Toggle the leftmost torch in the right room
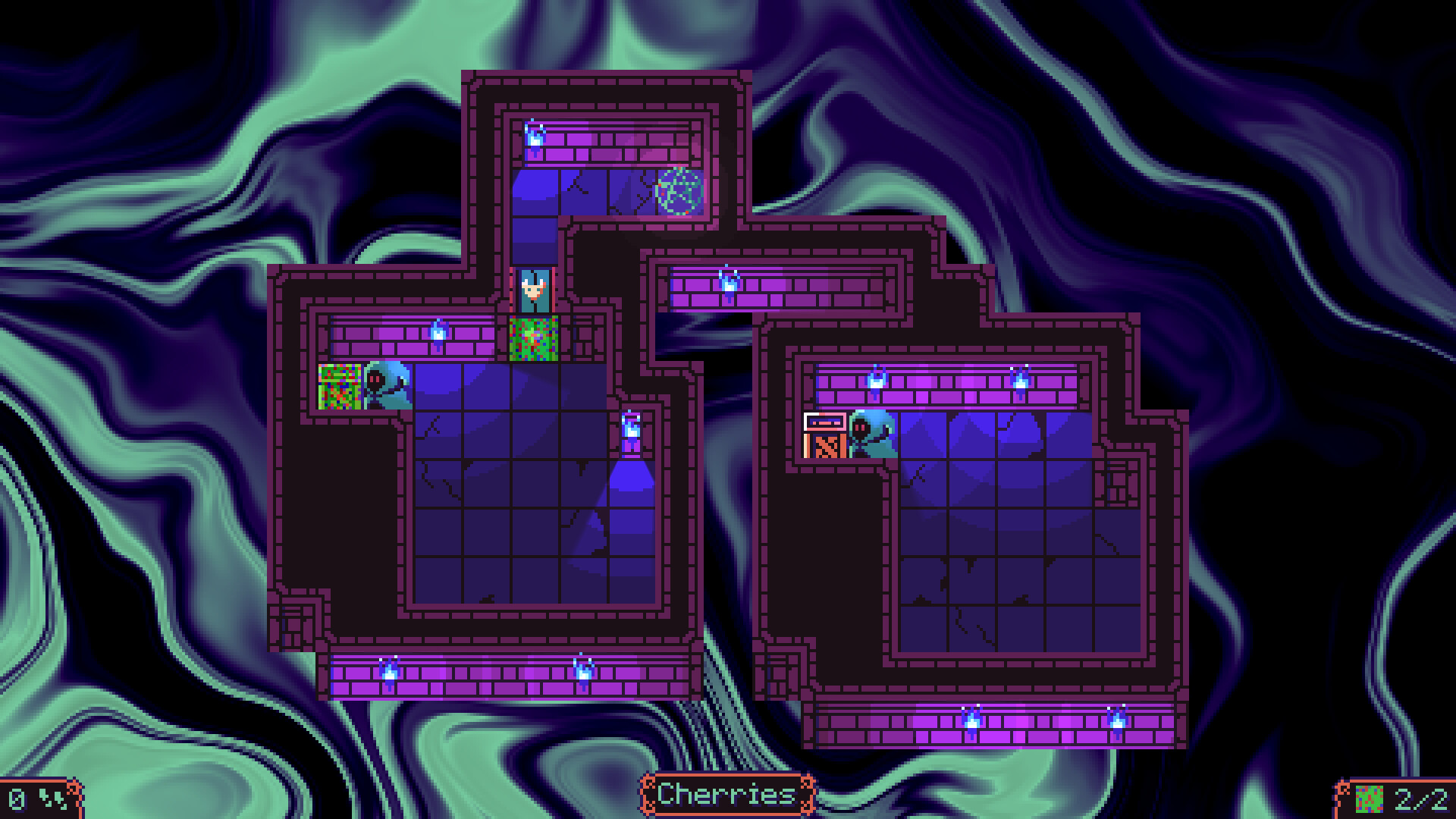 point(877,378)
